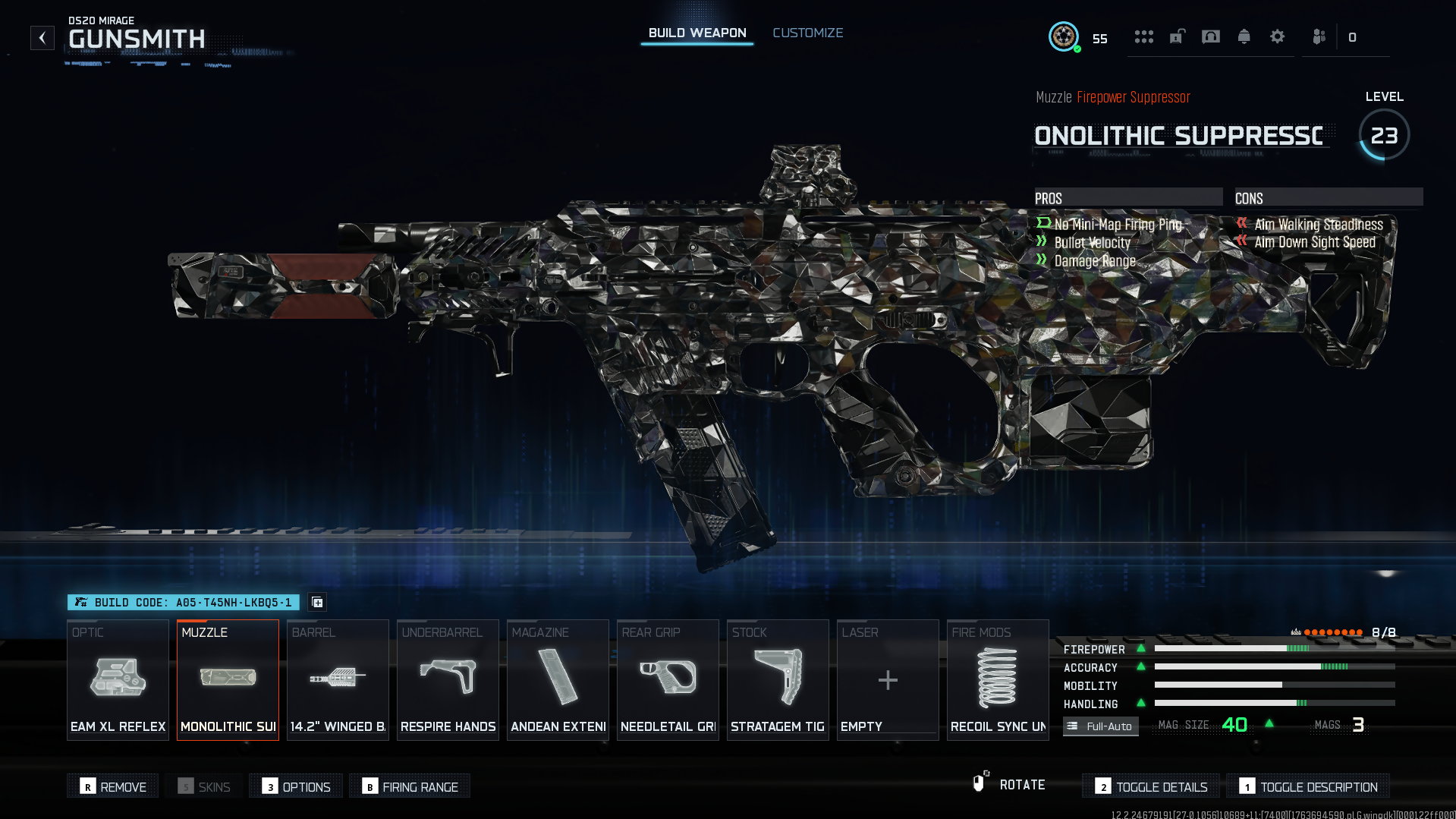Select the Optic attachment slot
Viewport: 1456px width, 819px height.
coord(118,679)
